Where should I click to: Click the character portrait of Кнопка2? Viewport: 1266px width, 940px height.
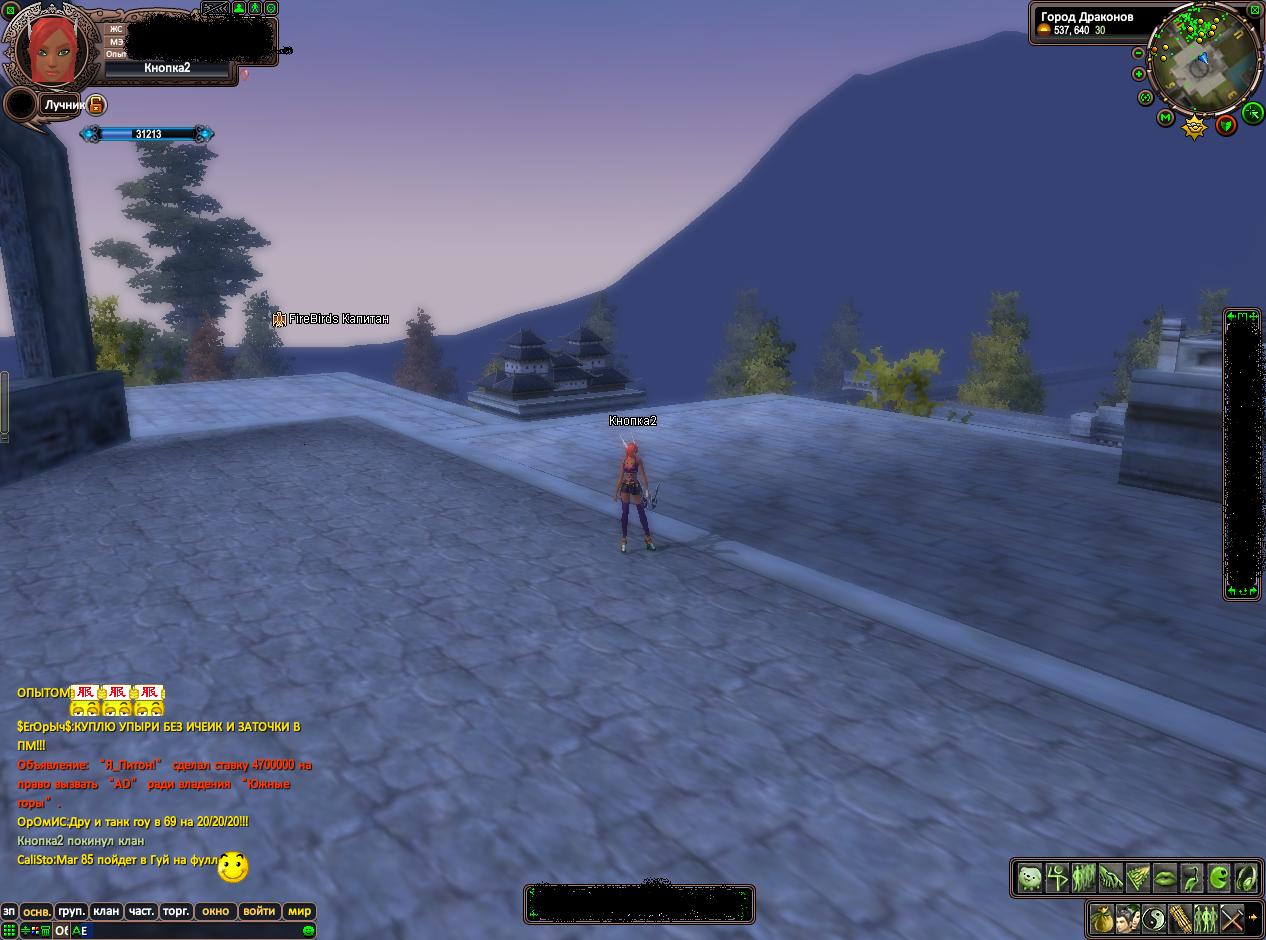48,48
